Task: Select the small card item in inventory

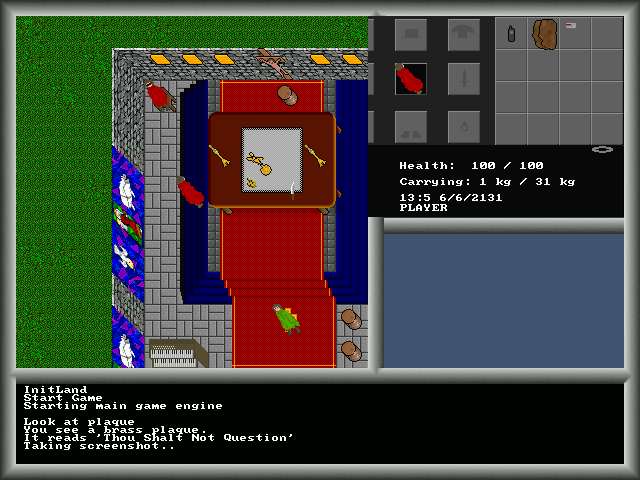Action: [571, 25]
